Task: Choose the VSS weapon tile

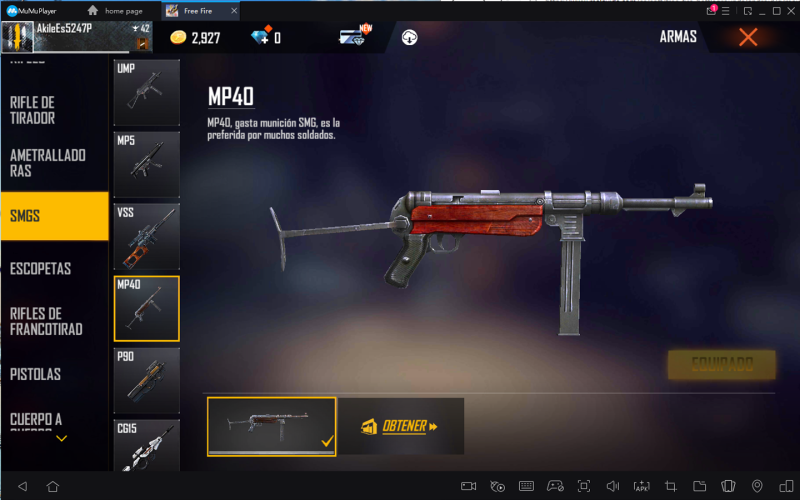Action: [x=146, y=236]
